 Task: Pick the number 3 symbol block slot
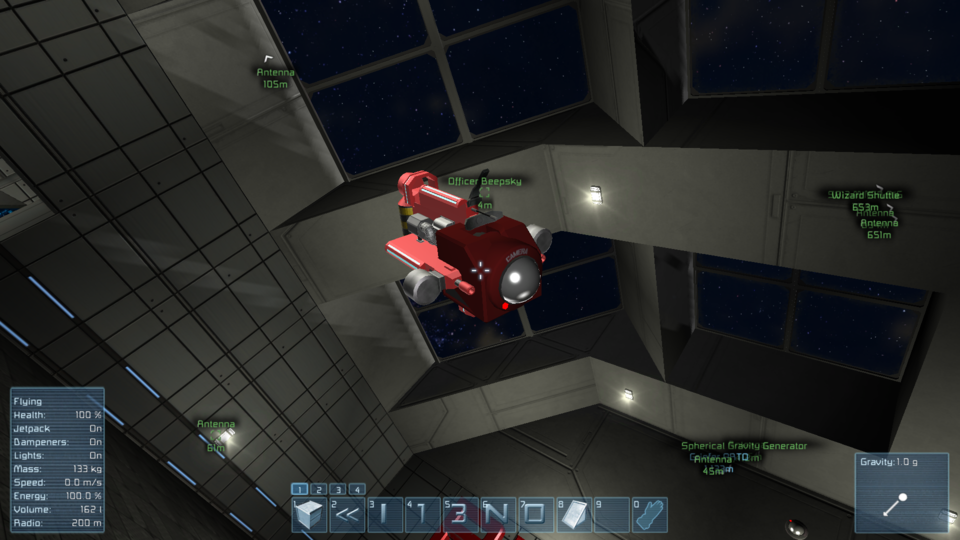(460, 515)
